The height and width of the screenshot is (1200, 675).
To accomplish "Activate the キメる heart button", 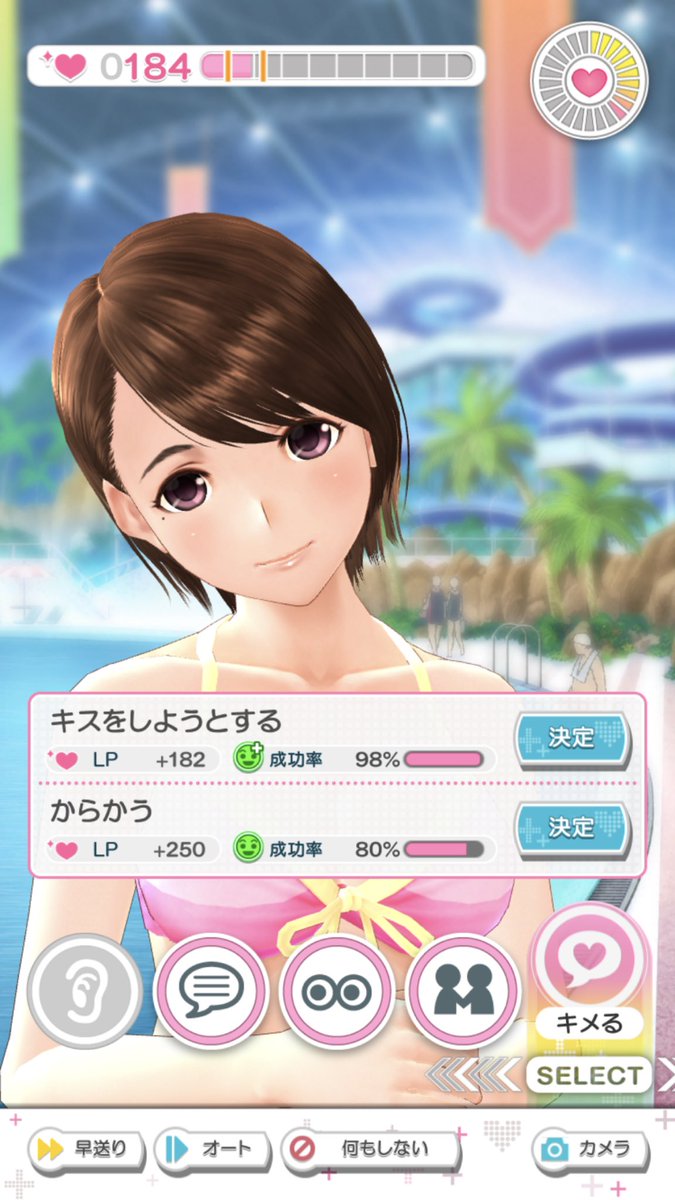I will [x=588, y=962].
